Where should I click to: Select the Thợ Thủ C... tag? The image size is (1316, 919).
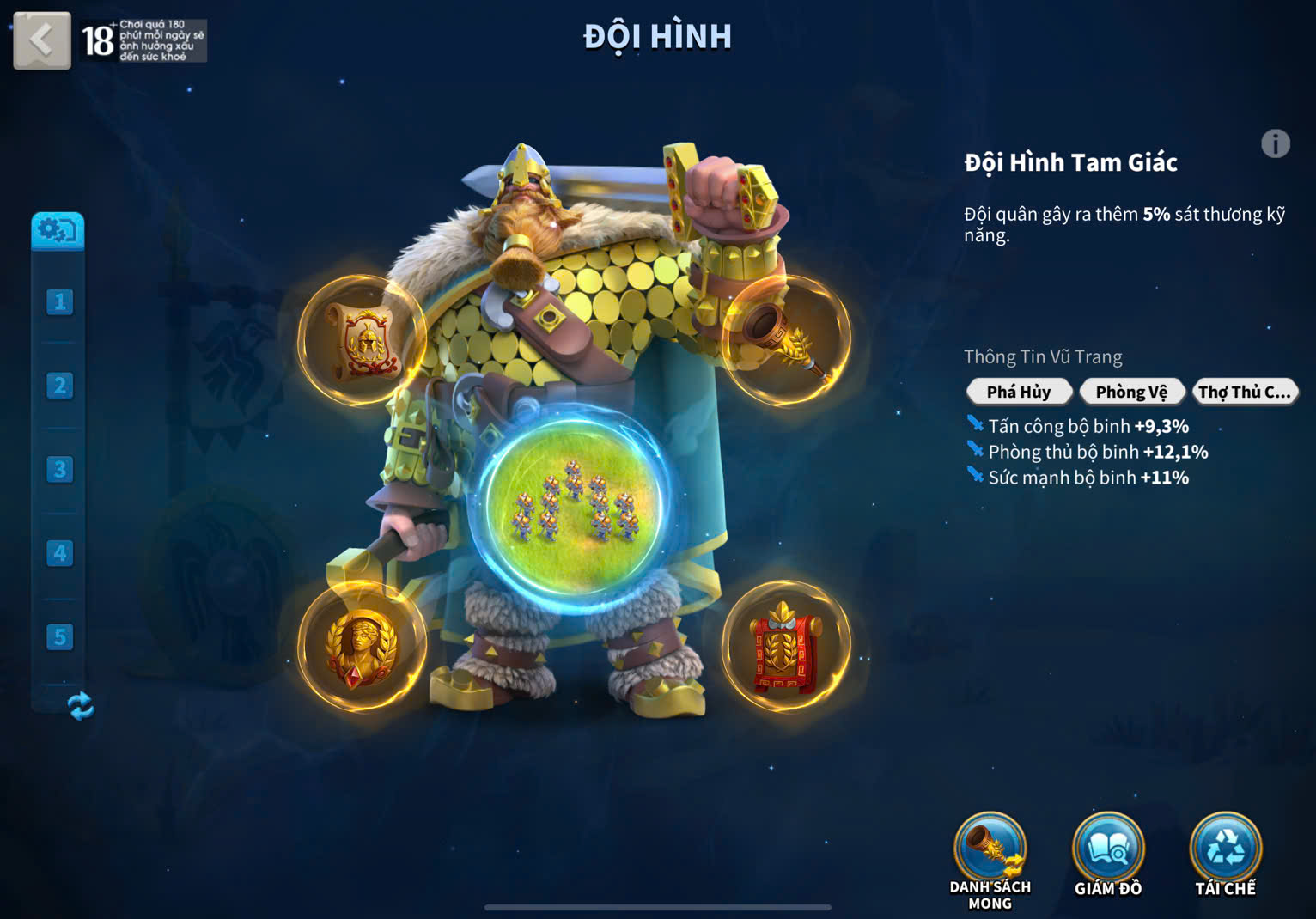1244,392
